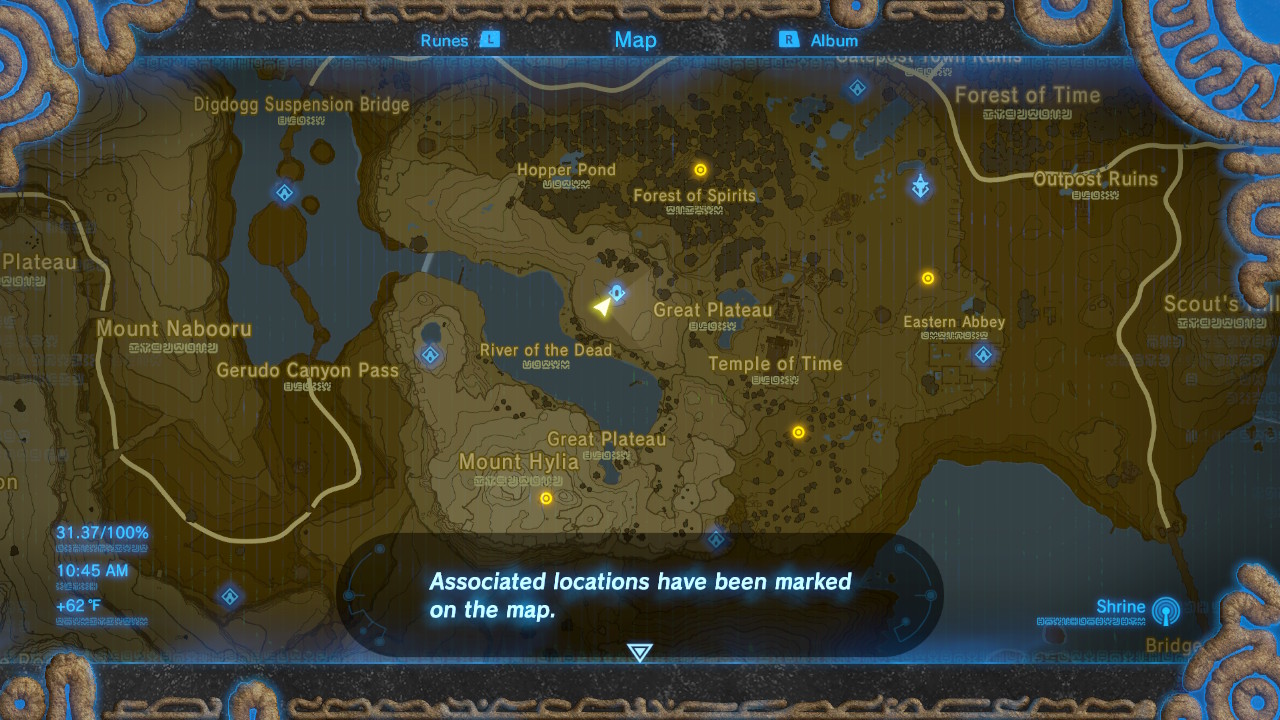The image size is (1280, 720).
Task: Click the shrine icon by River of the Dead
Action: click(x=432, y=354)
